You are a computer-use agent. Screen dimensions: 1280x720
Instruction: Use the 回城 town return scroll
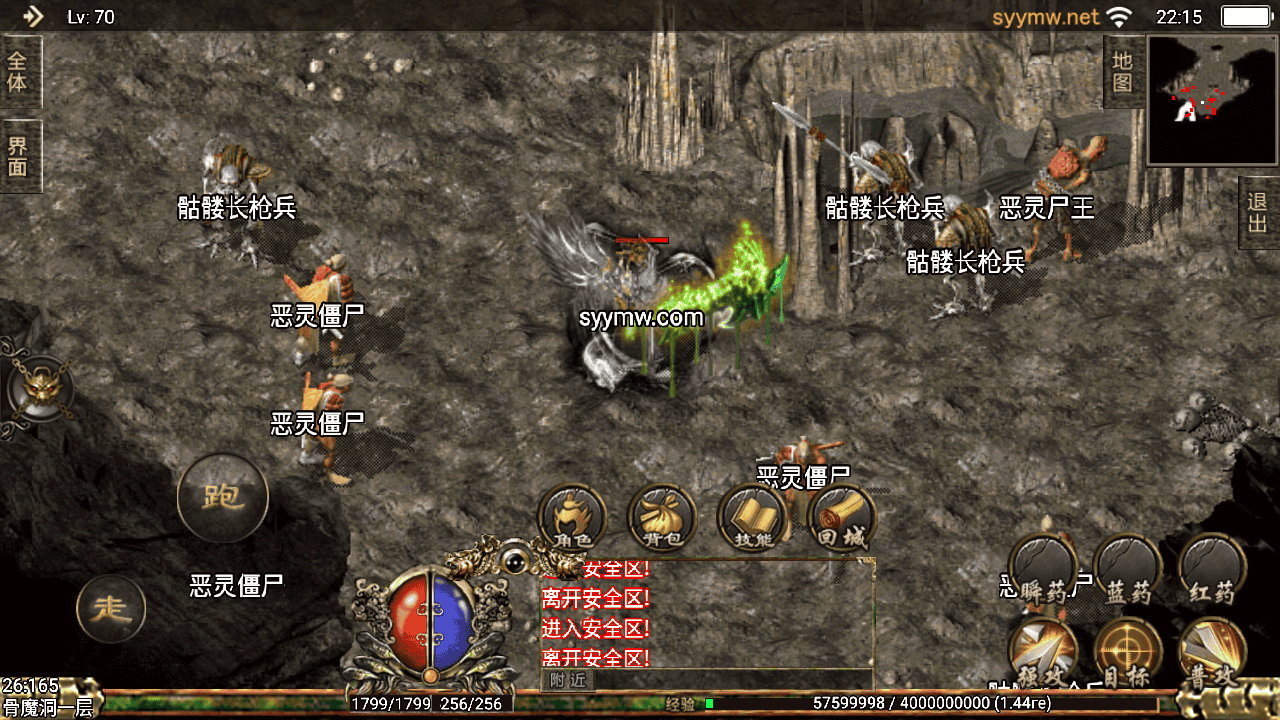(x=841, y=518)
